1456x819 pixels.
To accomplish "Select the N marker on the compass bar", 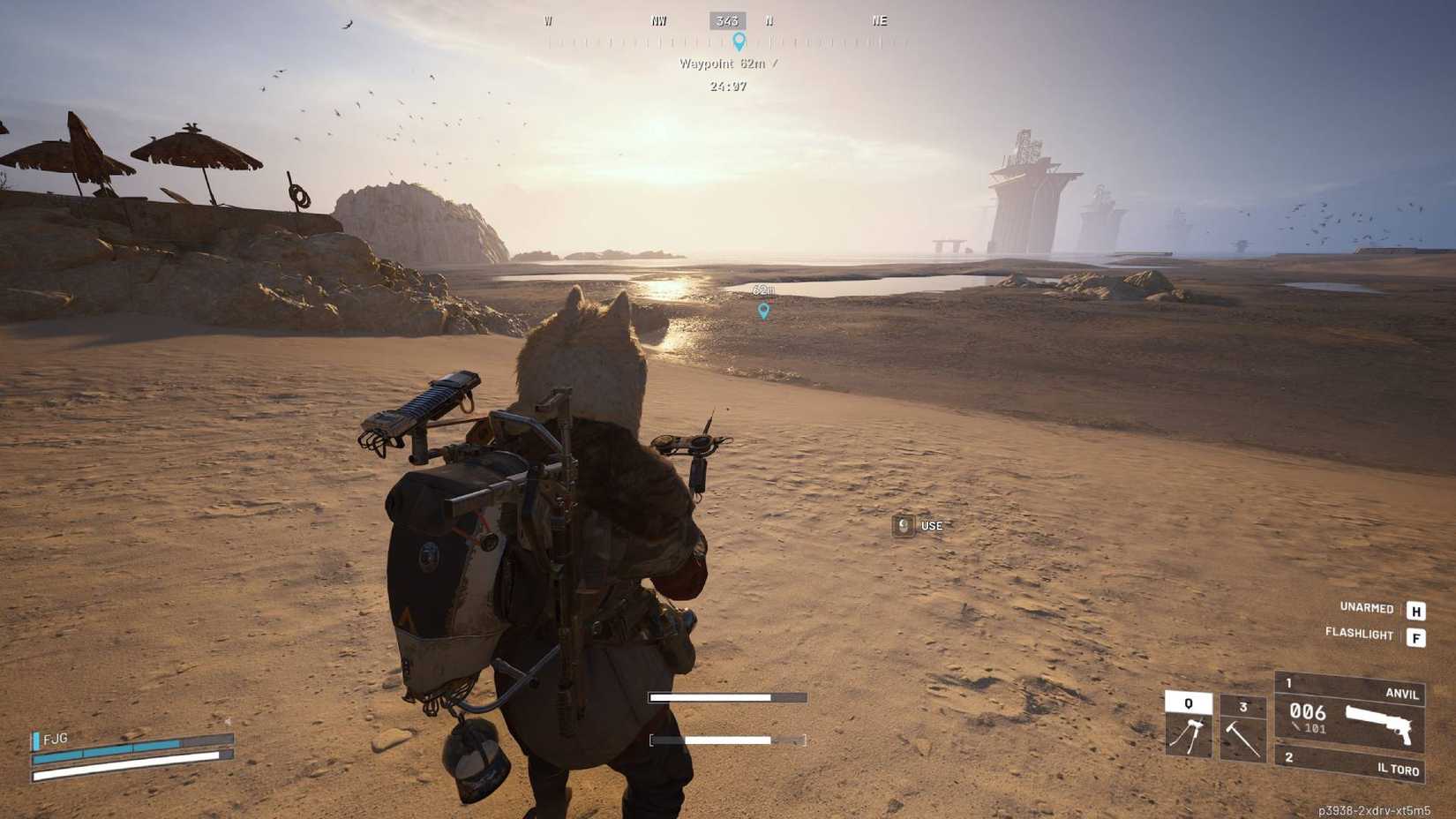I will coord(768,20).
